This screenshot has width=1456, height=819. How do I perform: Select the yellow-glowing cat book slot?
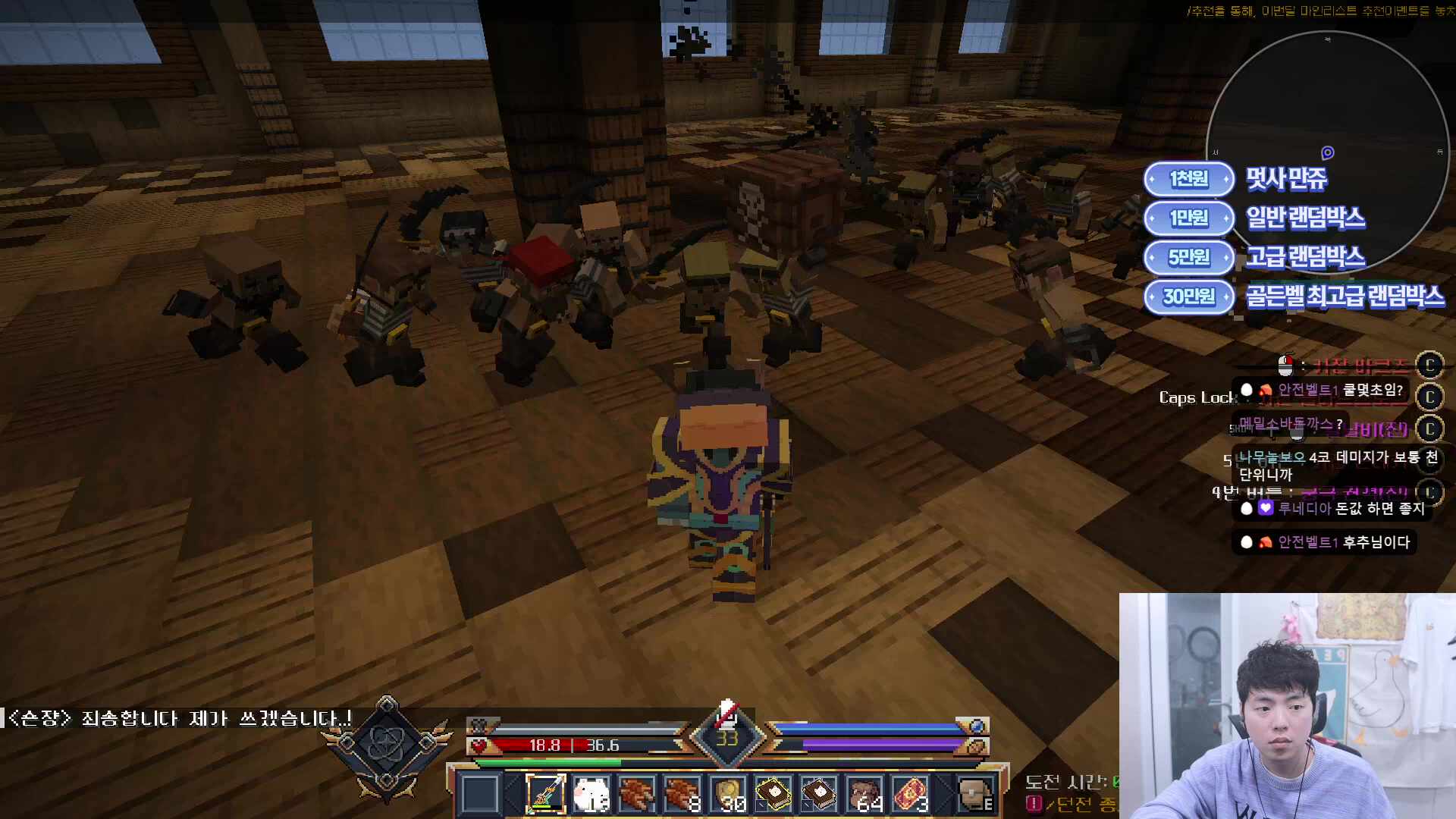(x=773, y=794)
